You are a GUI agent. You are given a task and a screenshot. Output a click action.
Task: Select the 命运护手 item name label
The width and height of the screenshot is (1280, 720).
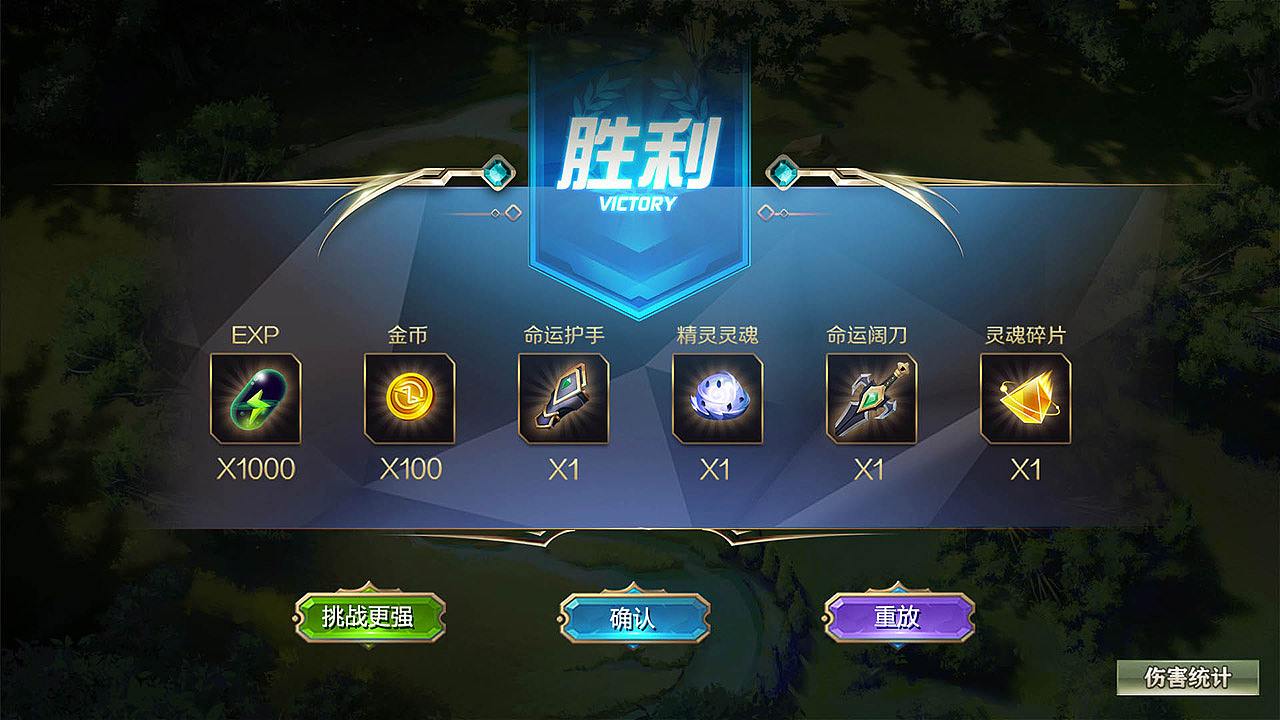565,334
